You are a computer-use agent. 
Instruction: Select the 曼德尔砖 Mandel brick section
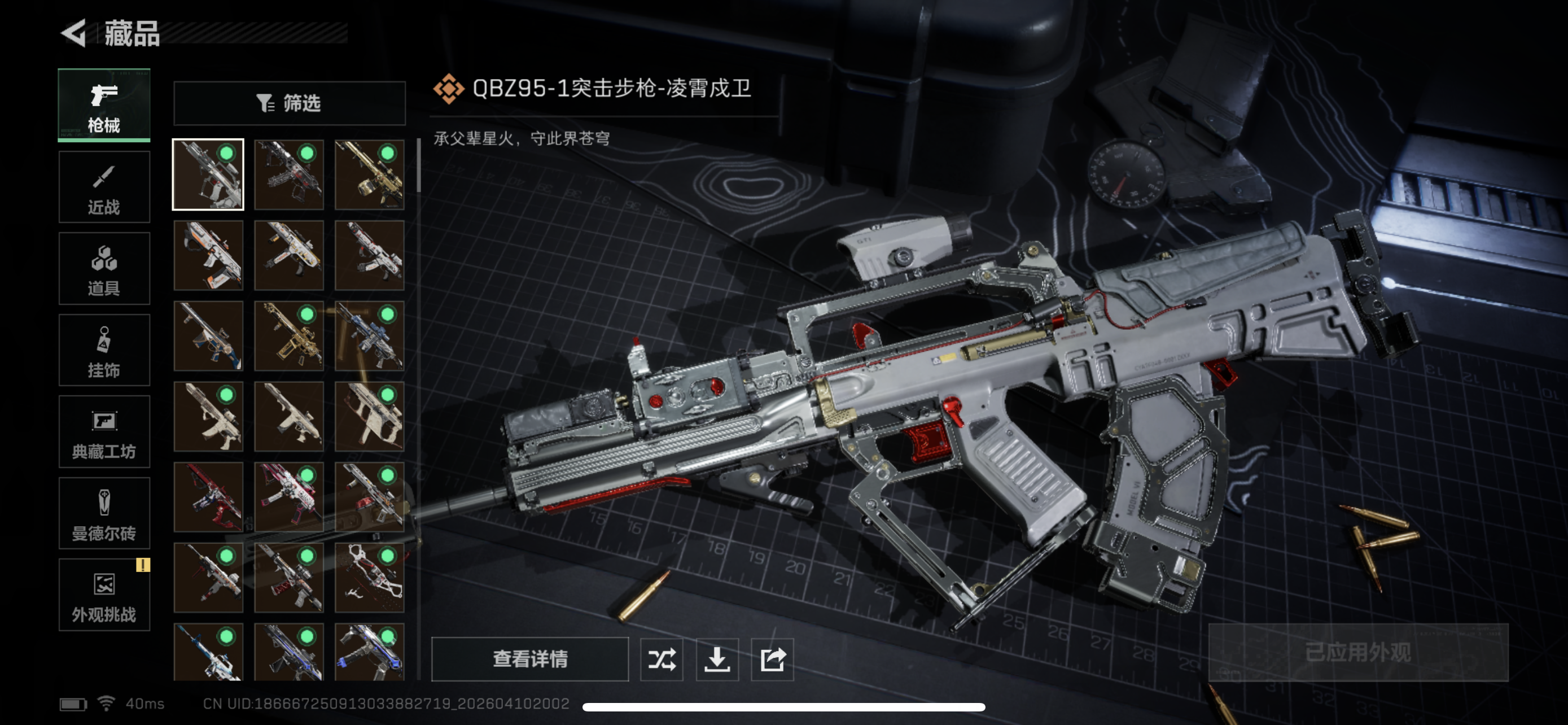pos(103,514)
